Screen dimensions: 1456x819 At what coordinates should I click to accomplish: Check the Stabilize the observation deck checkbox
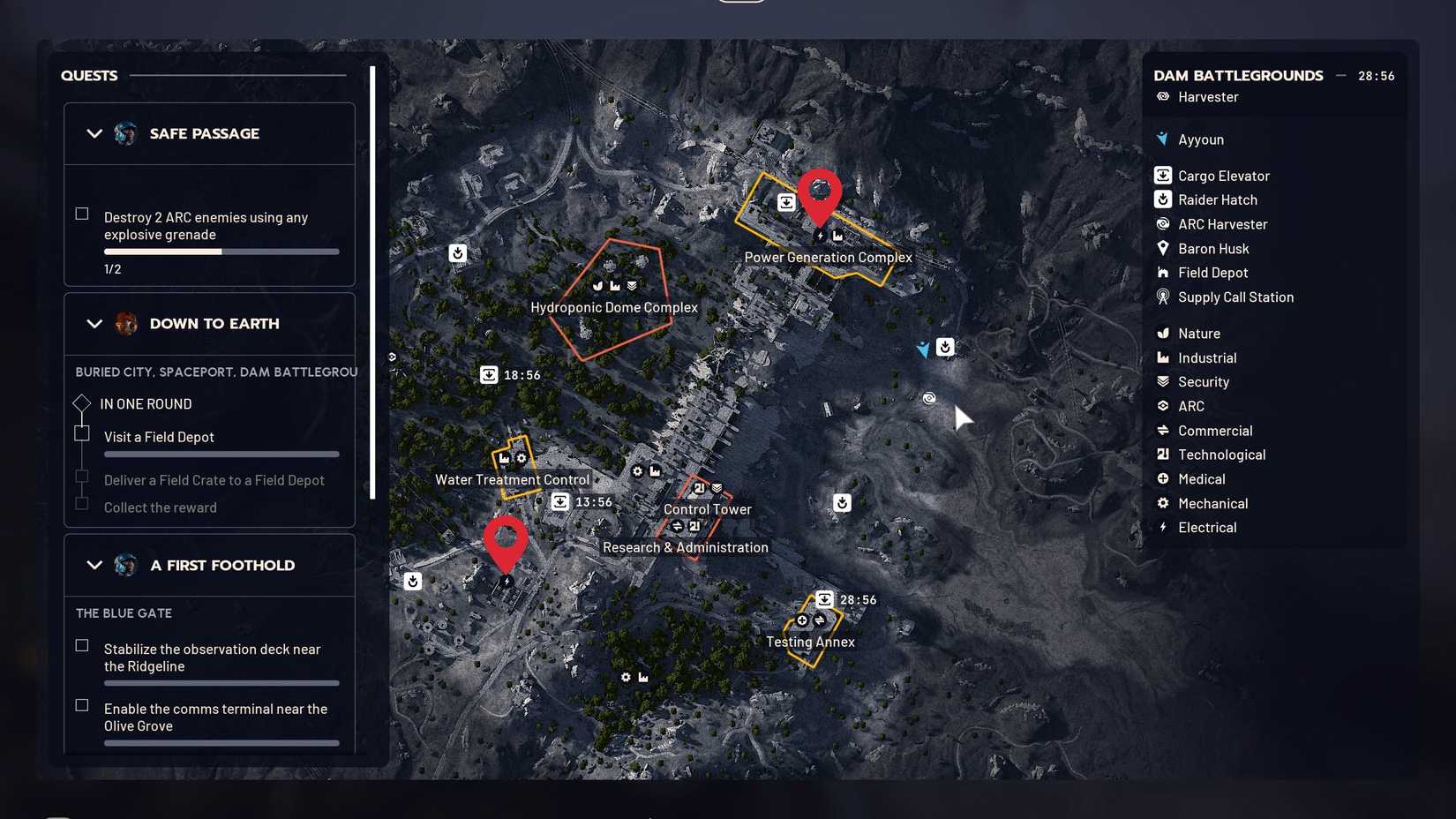pos(81,645)
